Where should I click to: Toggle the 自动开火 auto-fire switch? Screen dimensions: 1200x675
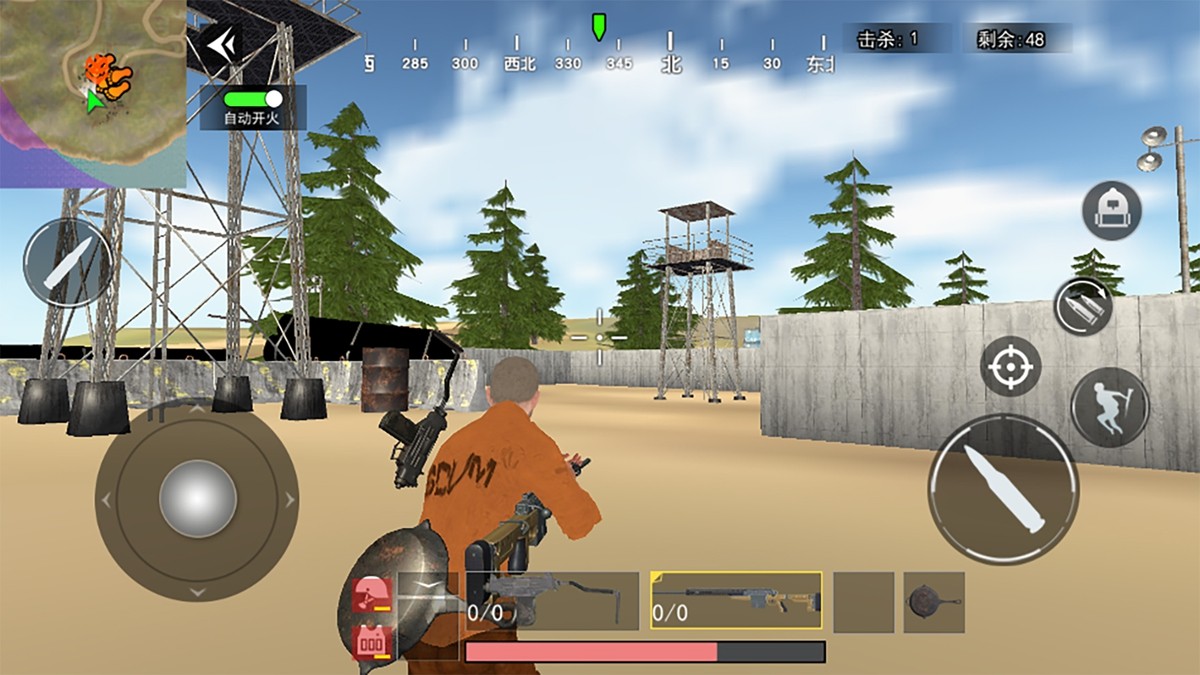(x=253, y=99)
